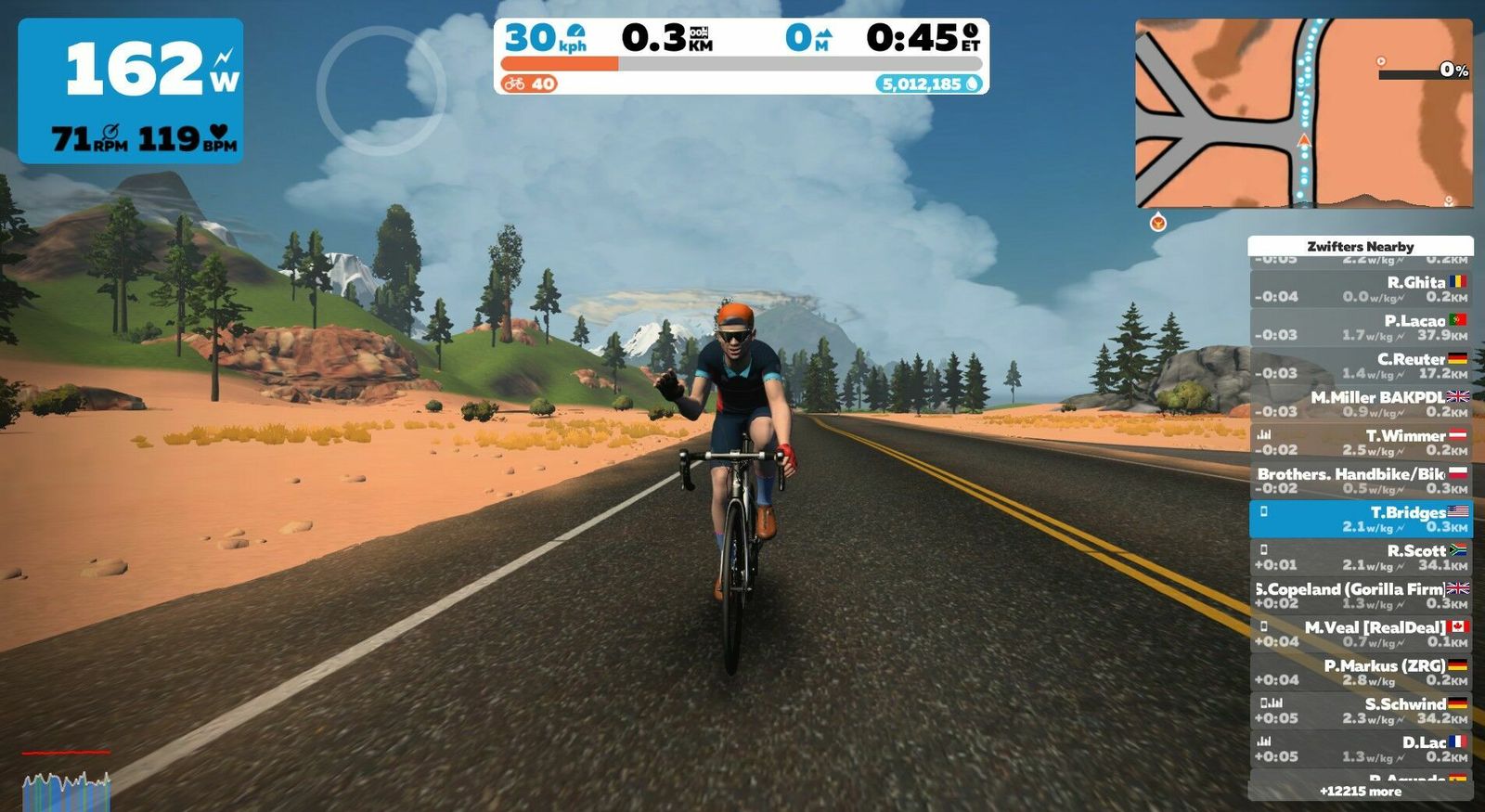Choose M.Veal [RealDeal] in nearby list
This screenshot has height=812, width=1485.
[x=1361, y=634]
